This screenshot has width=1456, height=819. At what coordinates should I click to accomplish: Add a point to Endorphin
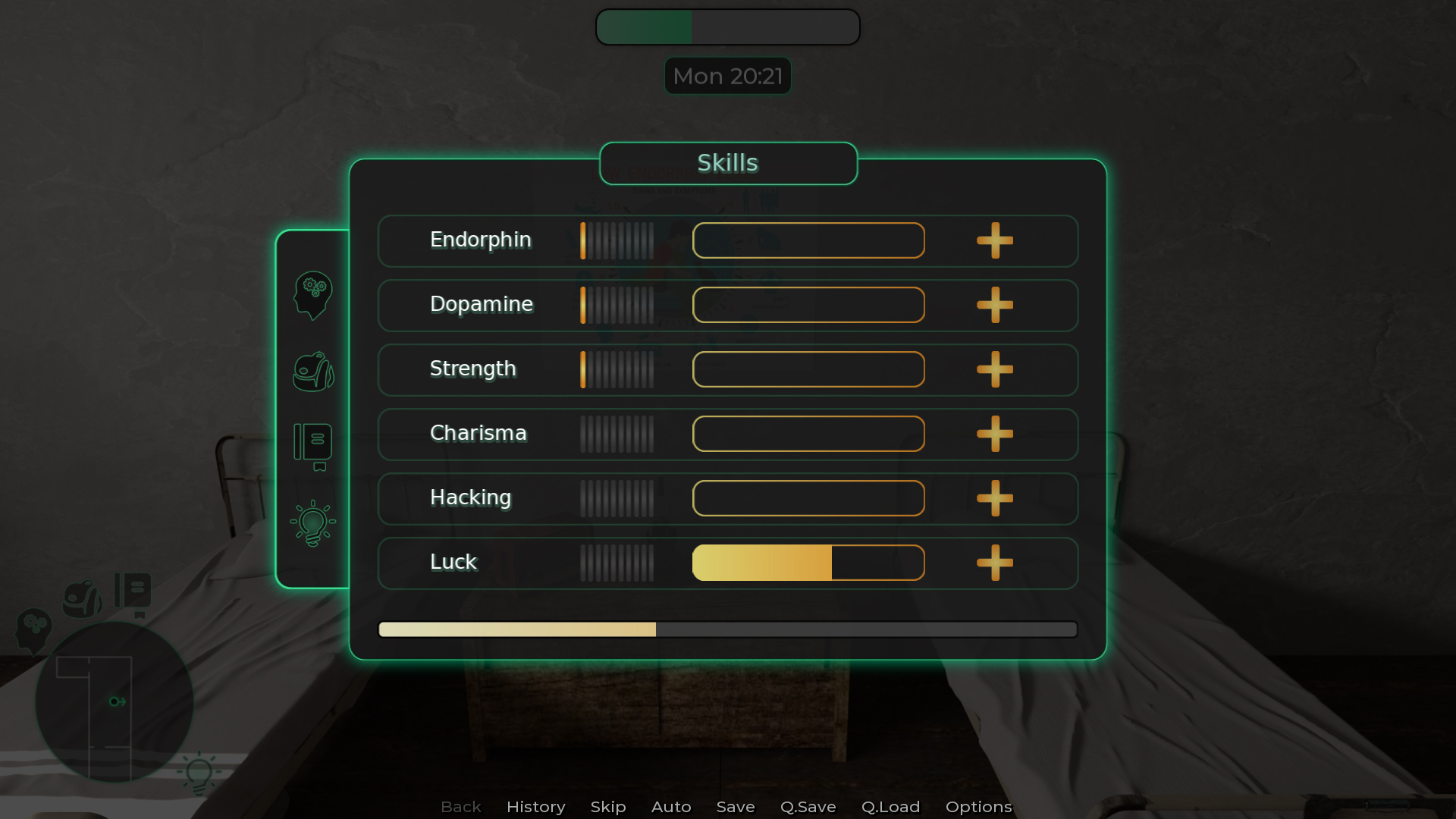pos(994,241)
